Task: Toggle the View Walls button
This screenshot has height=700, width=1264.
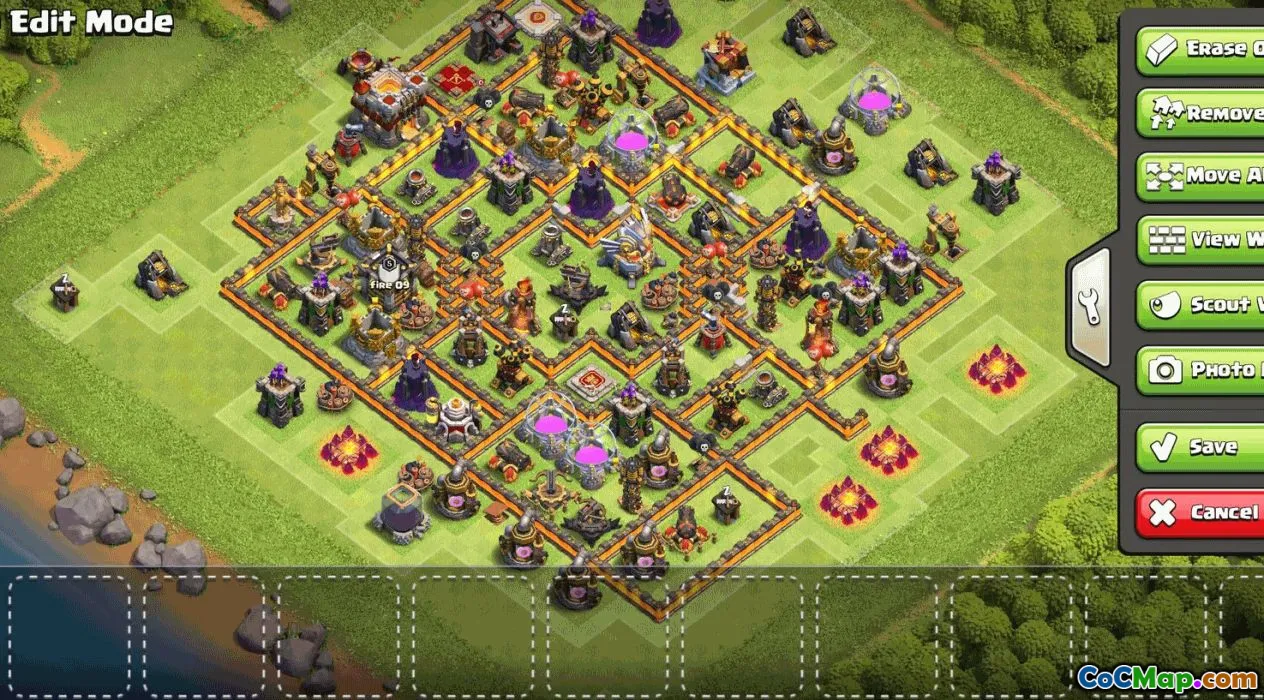Action: click(1202, 240)
